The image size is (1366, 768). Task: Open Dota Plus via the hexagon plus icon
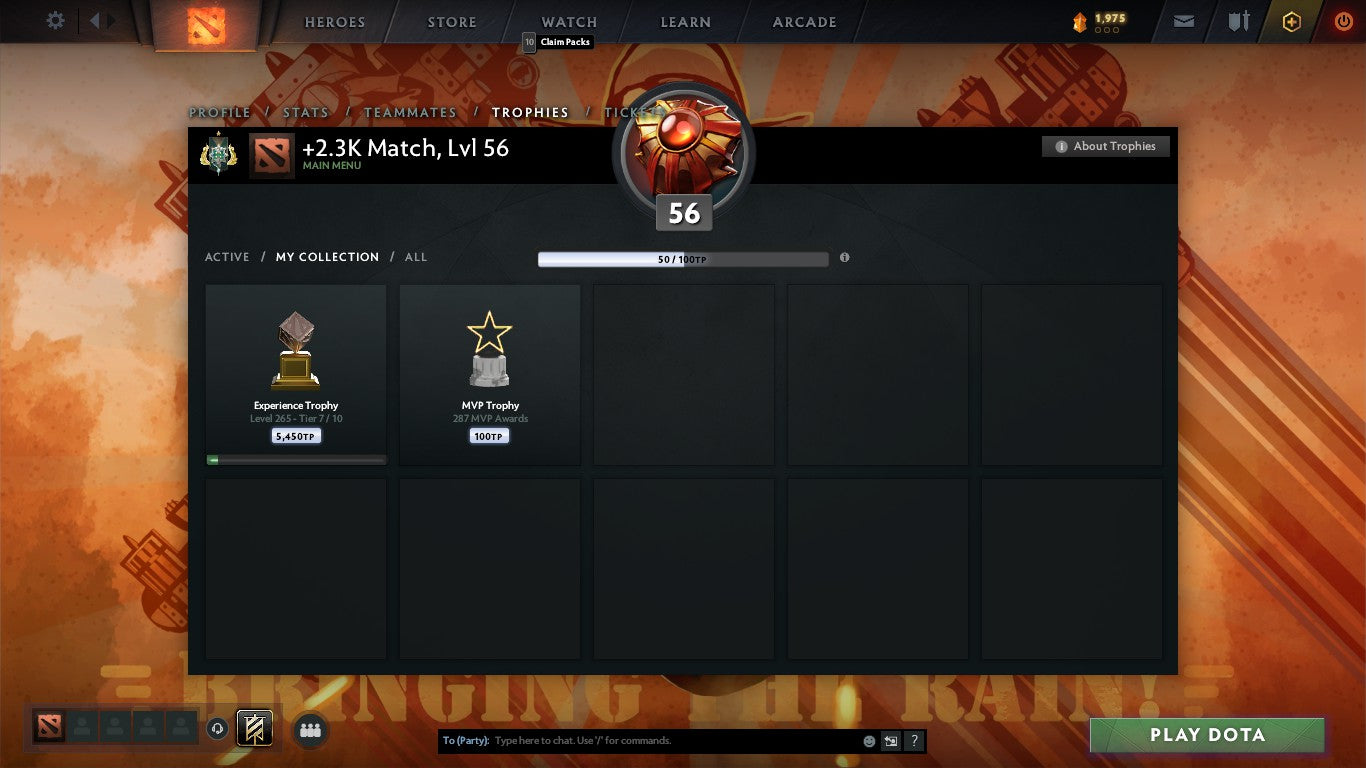[1291, 20]
